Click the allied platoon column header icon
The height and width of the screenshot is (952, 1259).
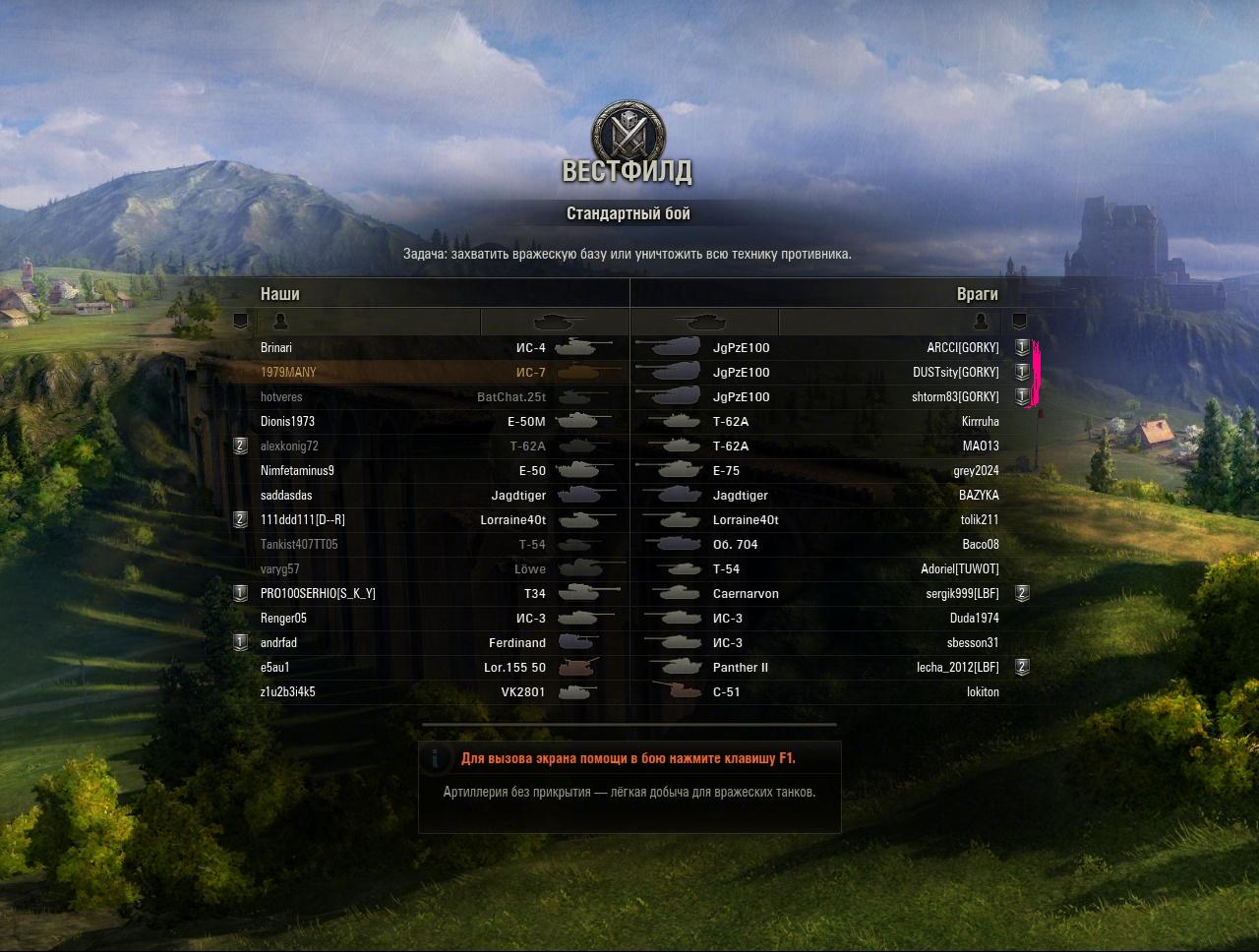pos(240,322)
